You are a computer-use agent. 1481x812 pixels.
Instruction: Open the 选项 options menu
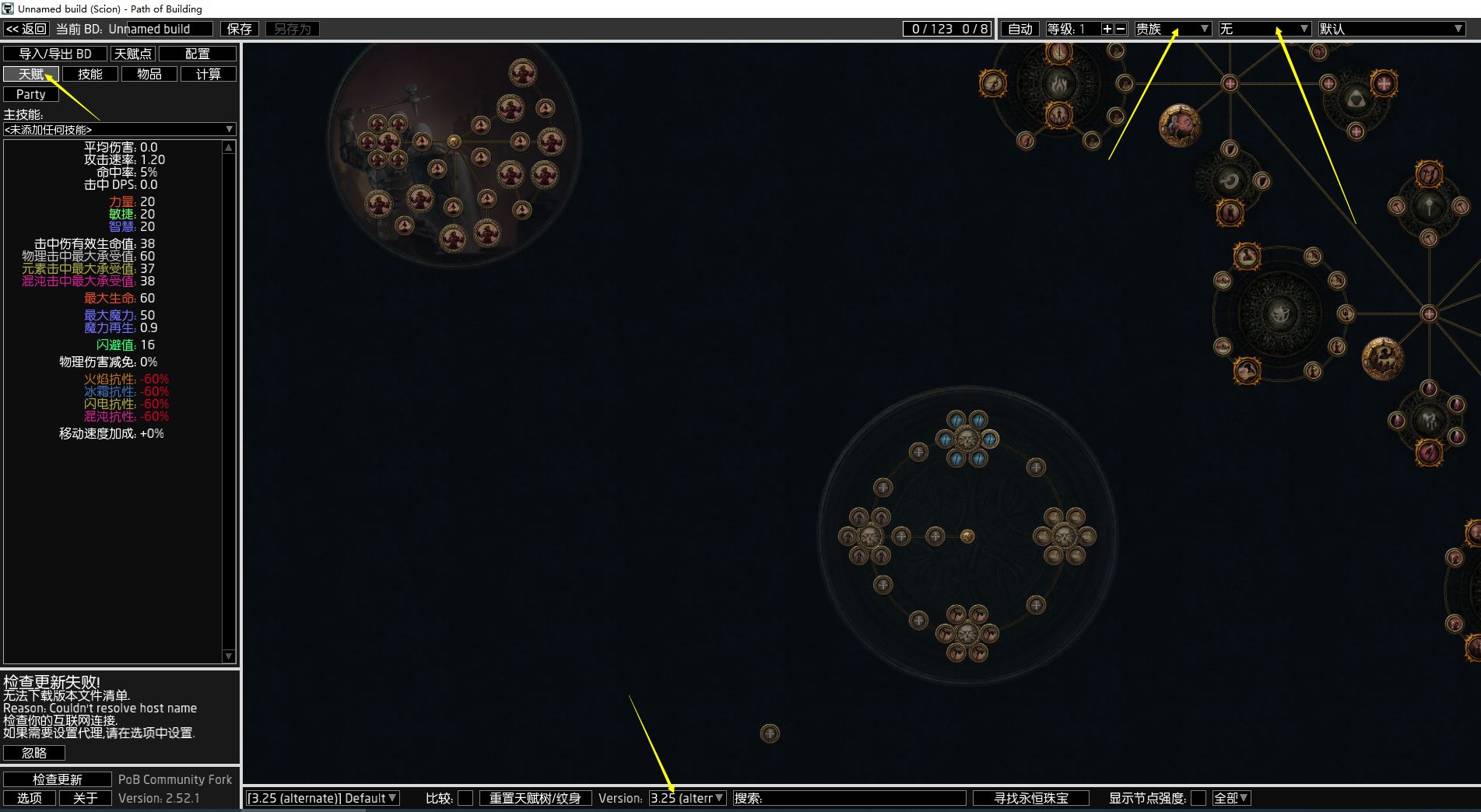(x=30, y=798)
